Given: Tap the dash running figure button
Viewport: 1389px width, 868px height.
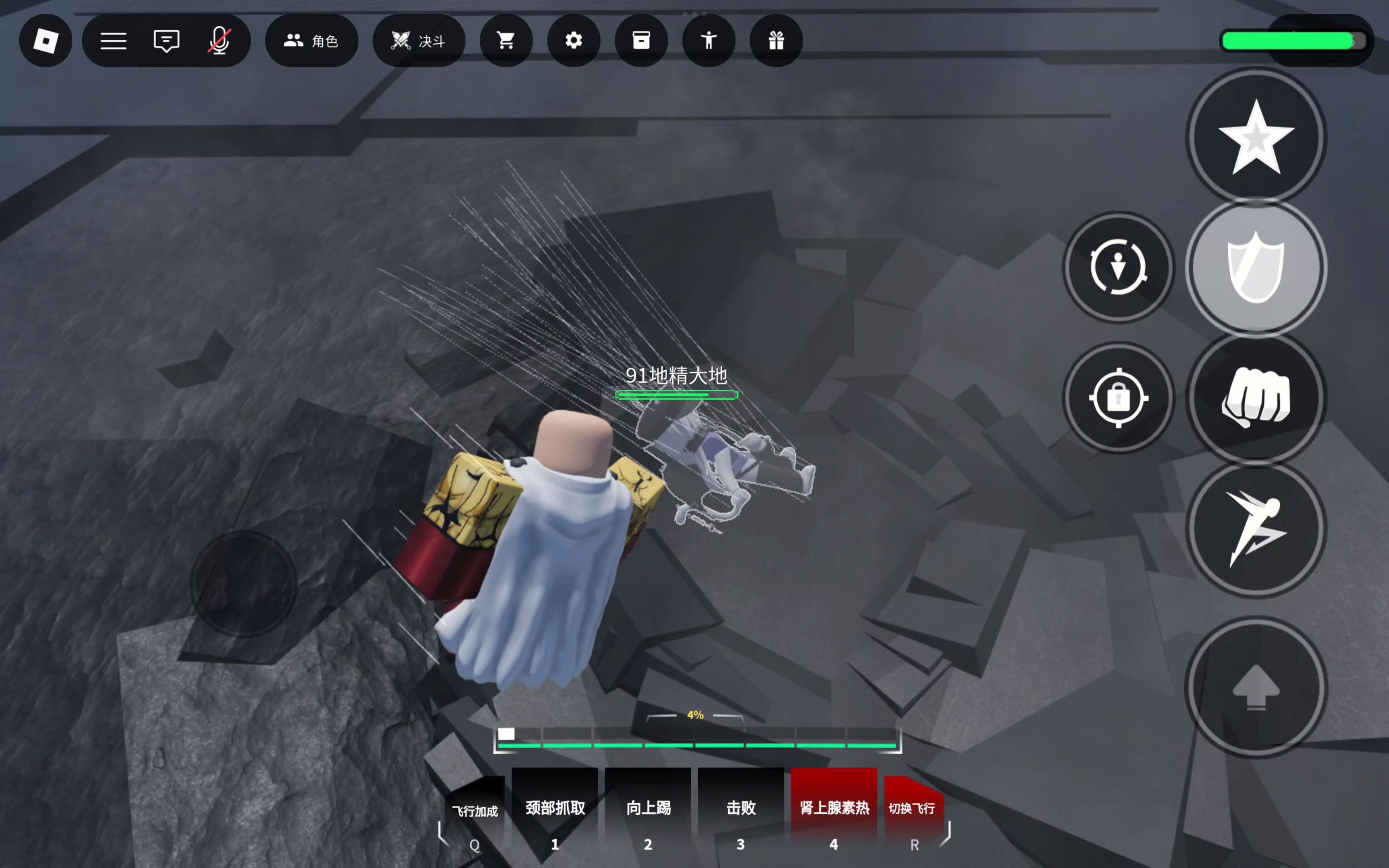Looking at the screenshot, I should [x=1256, y=528].
